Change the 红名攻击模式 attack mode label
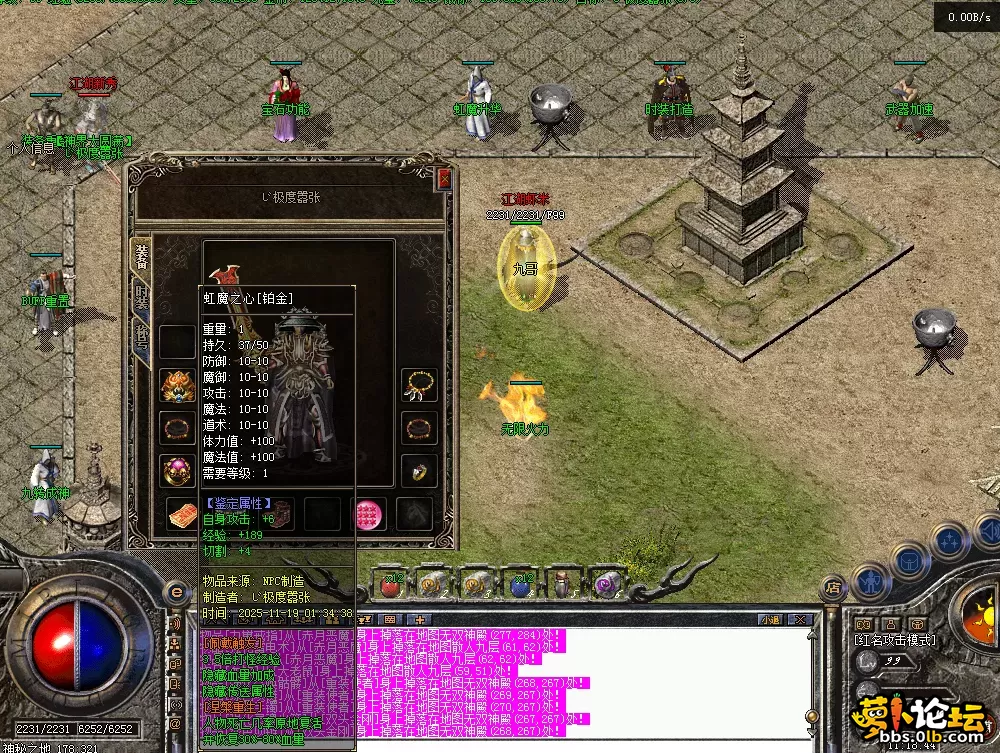This screenshot has height=753, width=1000. pyautogui.click(x=896, y=640)
